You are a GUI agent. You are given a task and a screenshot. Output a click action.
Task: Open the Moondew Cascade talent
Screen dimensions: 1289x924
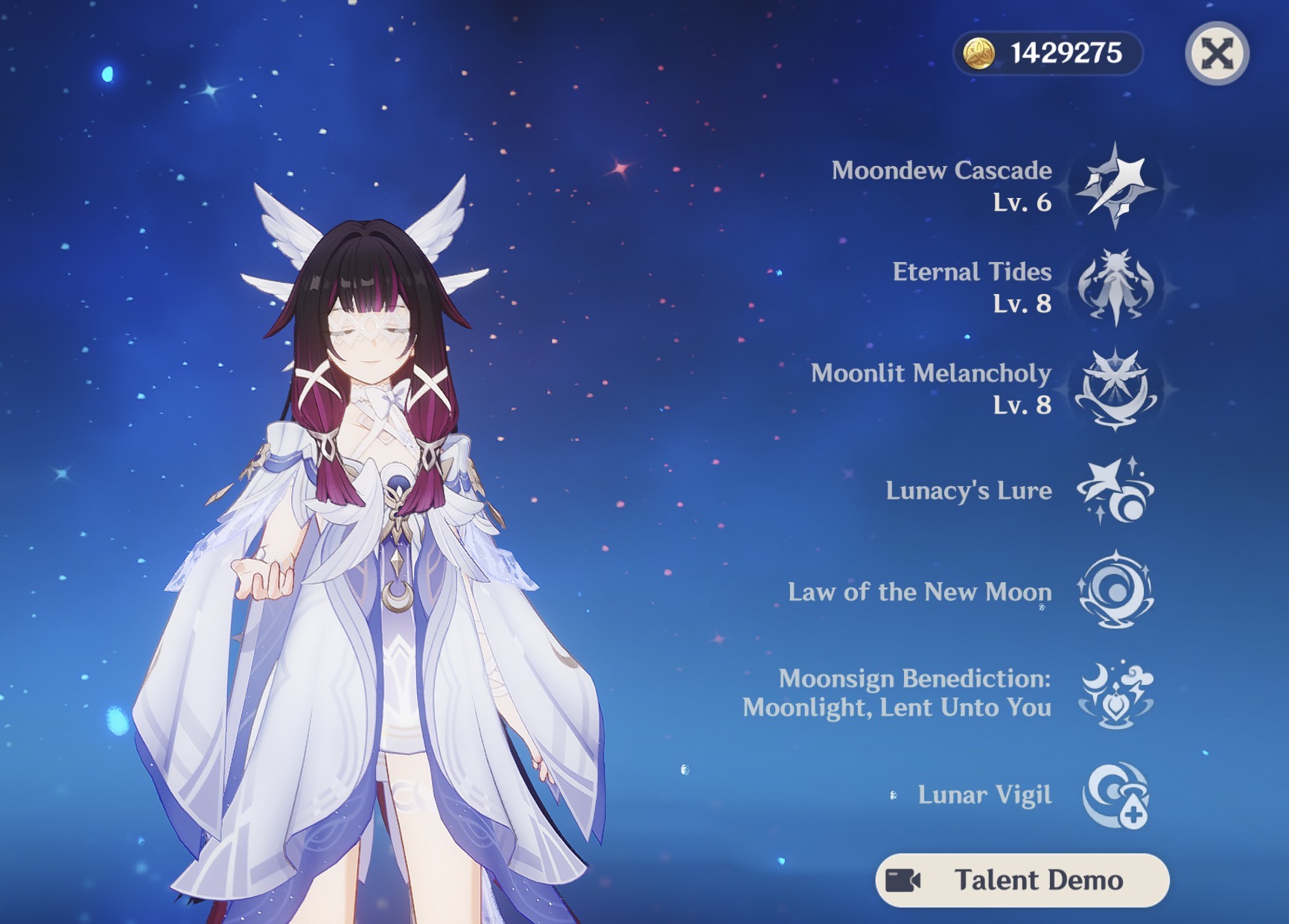click(1115, 186)
